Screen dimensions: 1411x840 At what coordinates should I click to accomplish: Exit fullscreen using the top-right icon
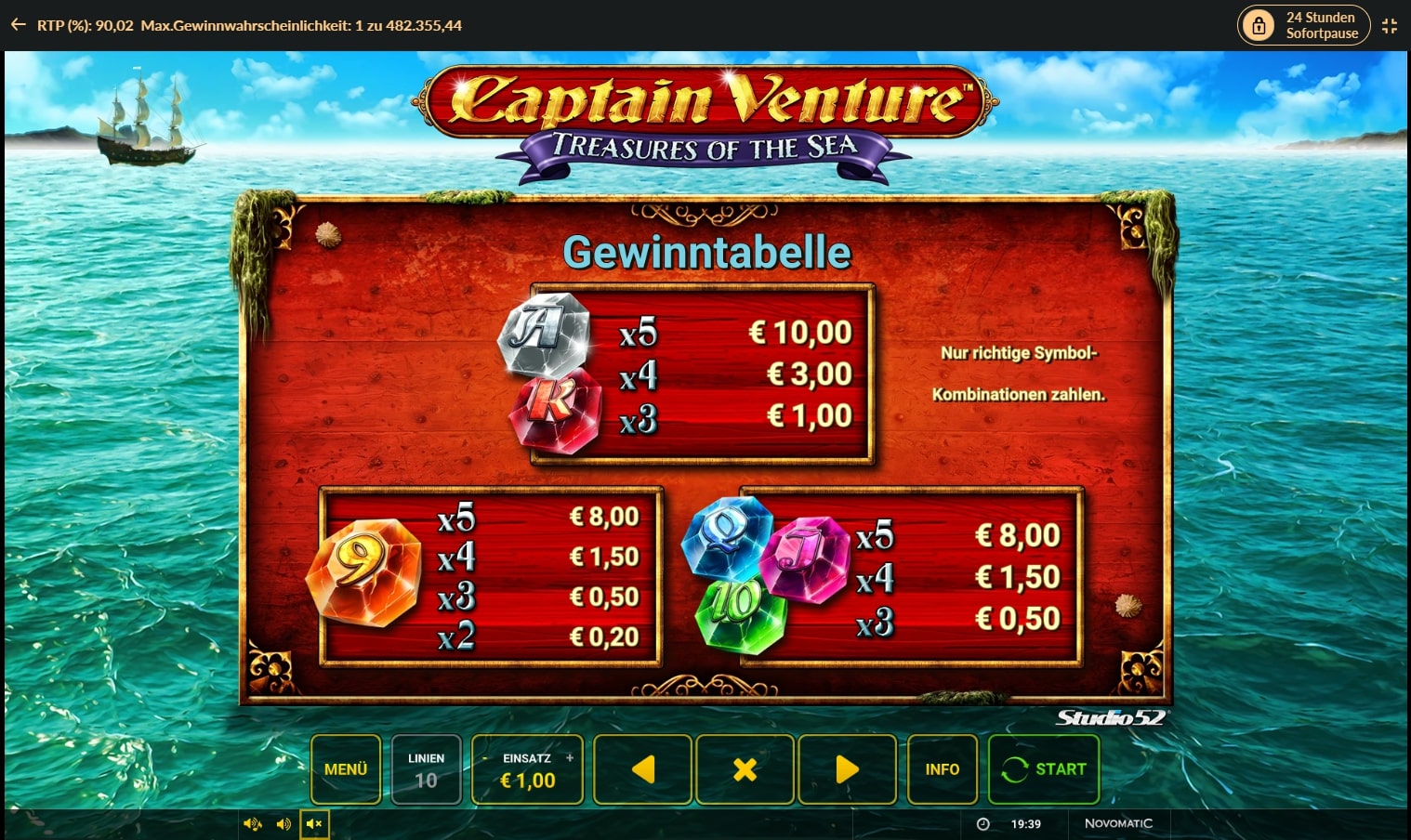pyautogui.click(x=1390, y=25)
